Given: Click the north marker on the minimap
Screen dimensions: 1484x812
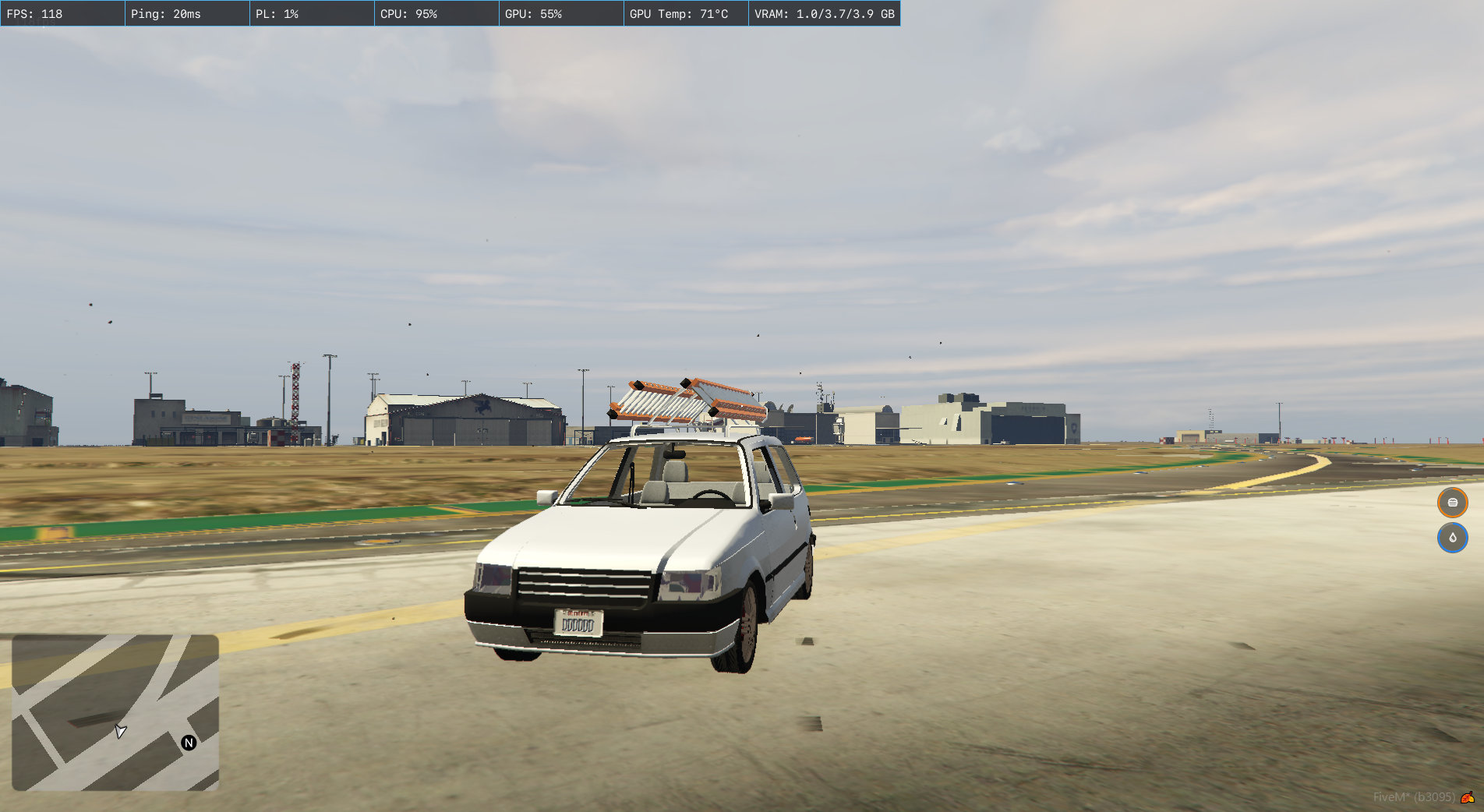Looking at the screenshot, I should (189, 743).
